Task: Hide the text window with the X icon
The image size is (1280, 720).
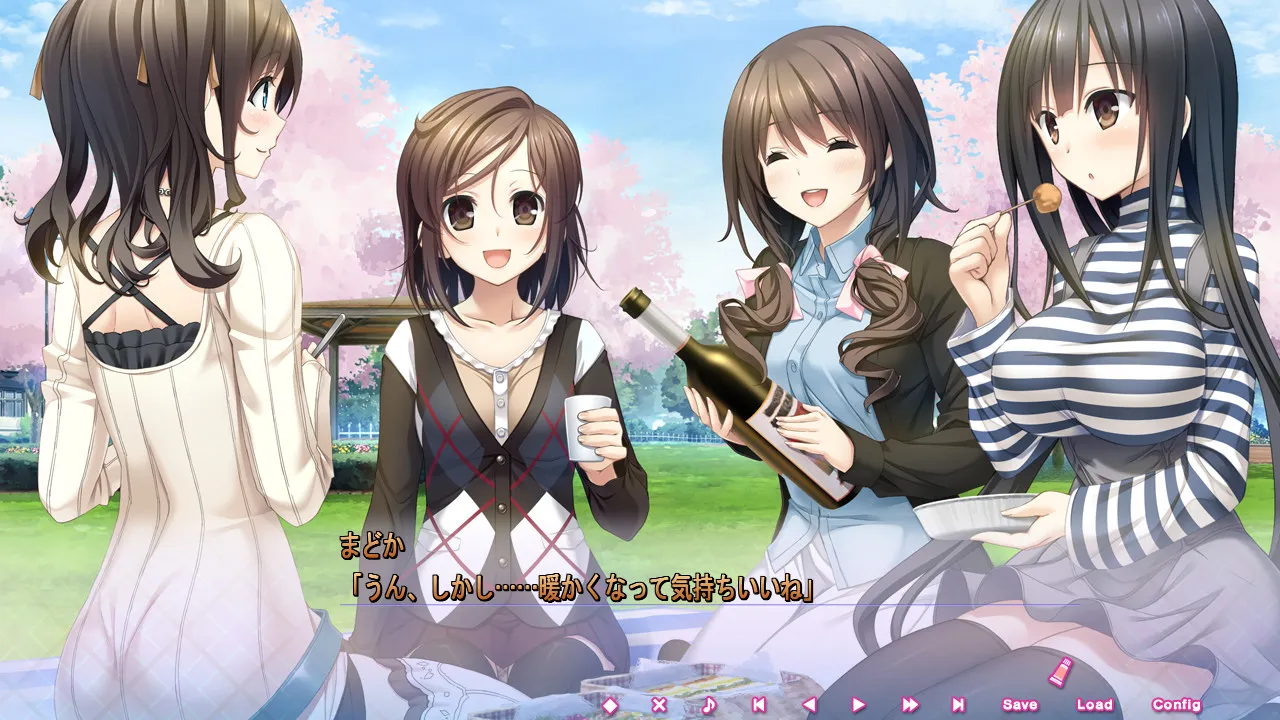Action: 659,705
